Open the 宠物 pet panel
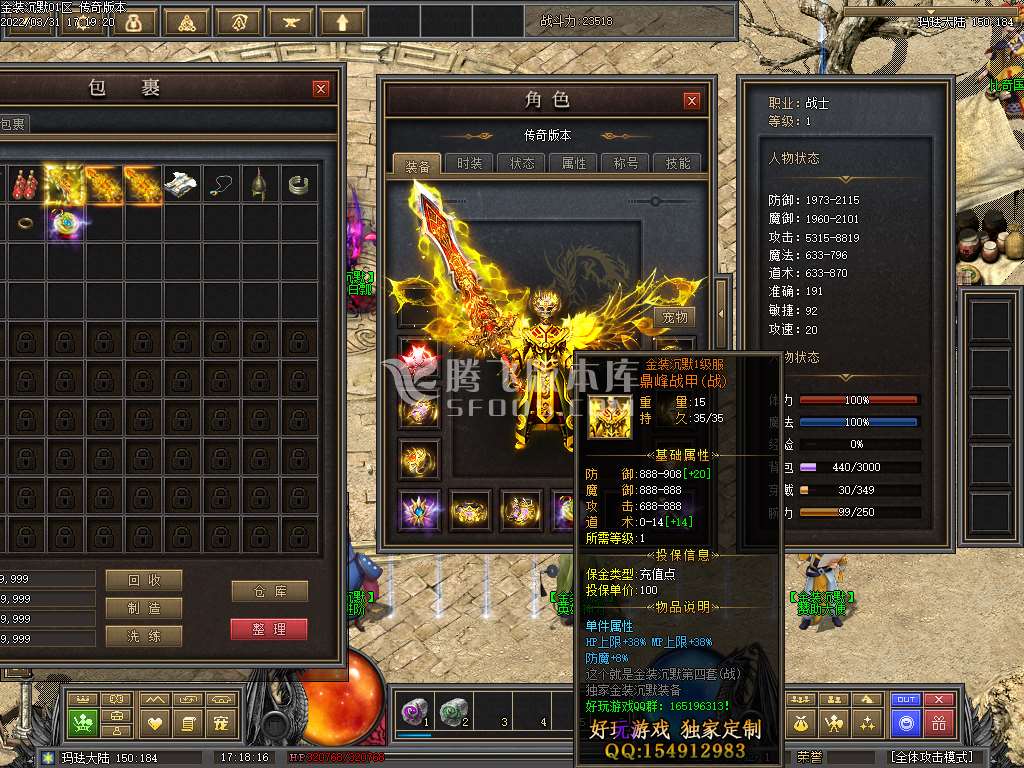 click(676, 317)
